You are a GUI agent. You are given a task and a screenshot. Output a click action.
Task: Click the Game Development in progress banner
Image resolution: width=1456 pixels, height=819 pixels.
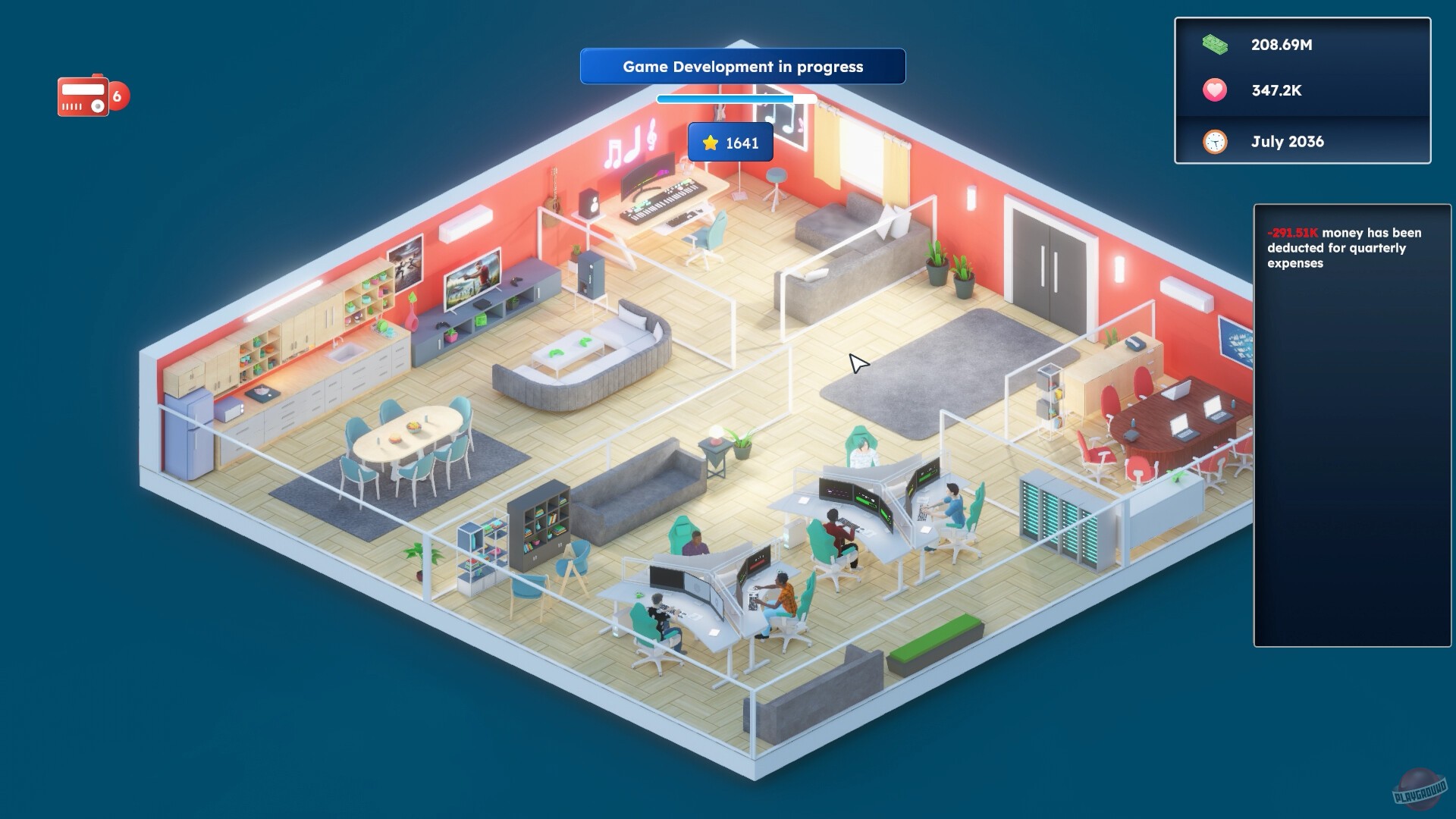pyautogui.click(x=742, y=67)
